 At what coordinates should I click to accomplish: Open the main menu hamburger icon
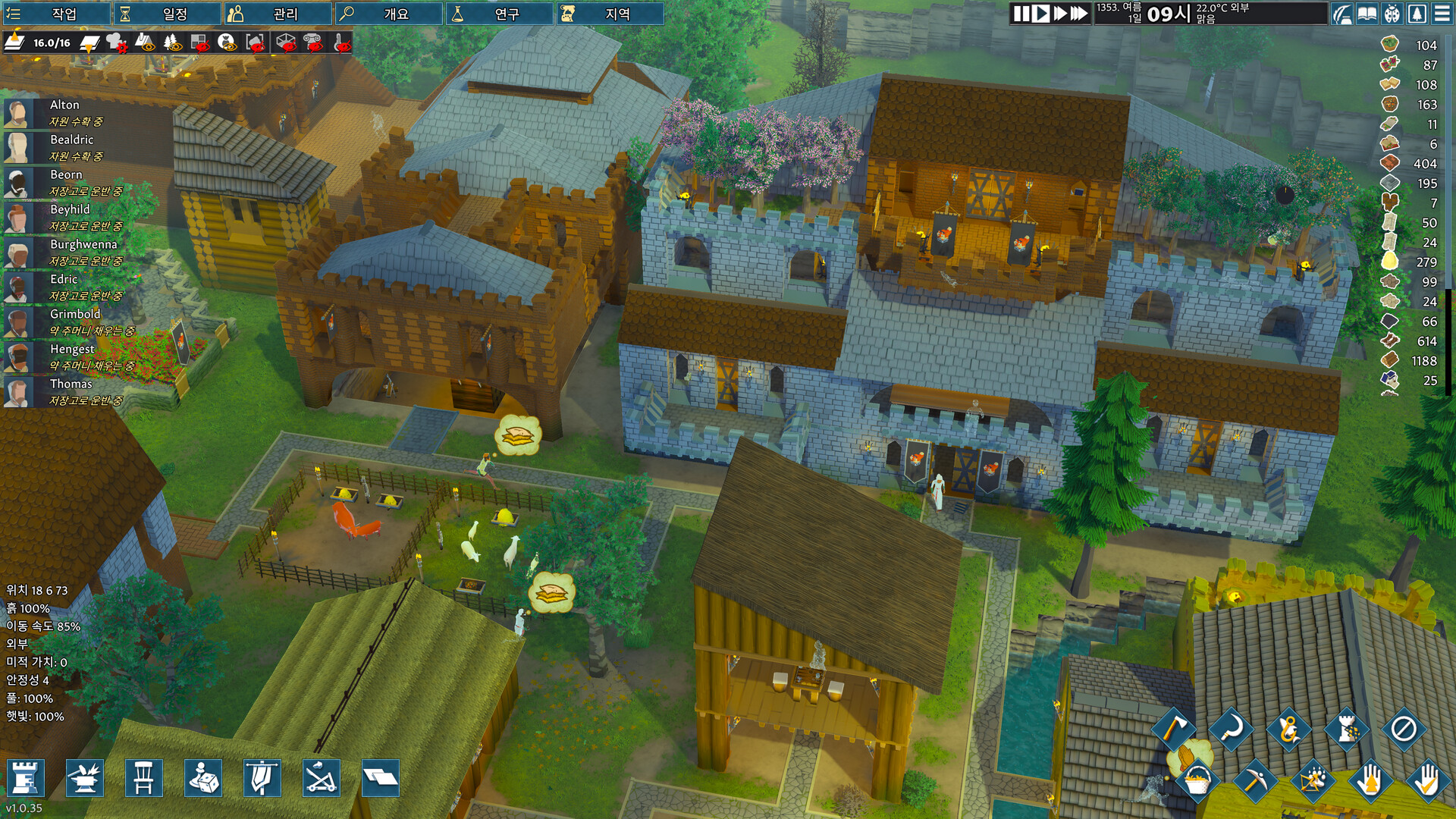[x=1442, y=14]
